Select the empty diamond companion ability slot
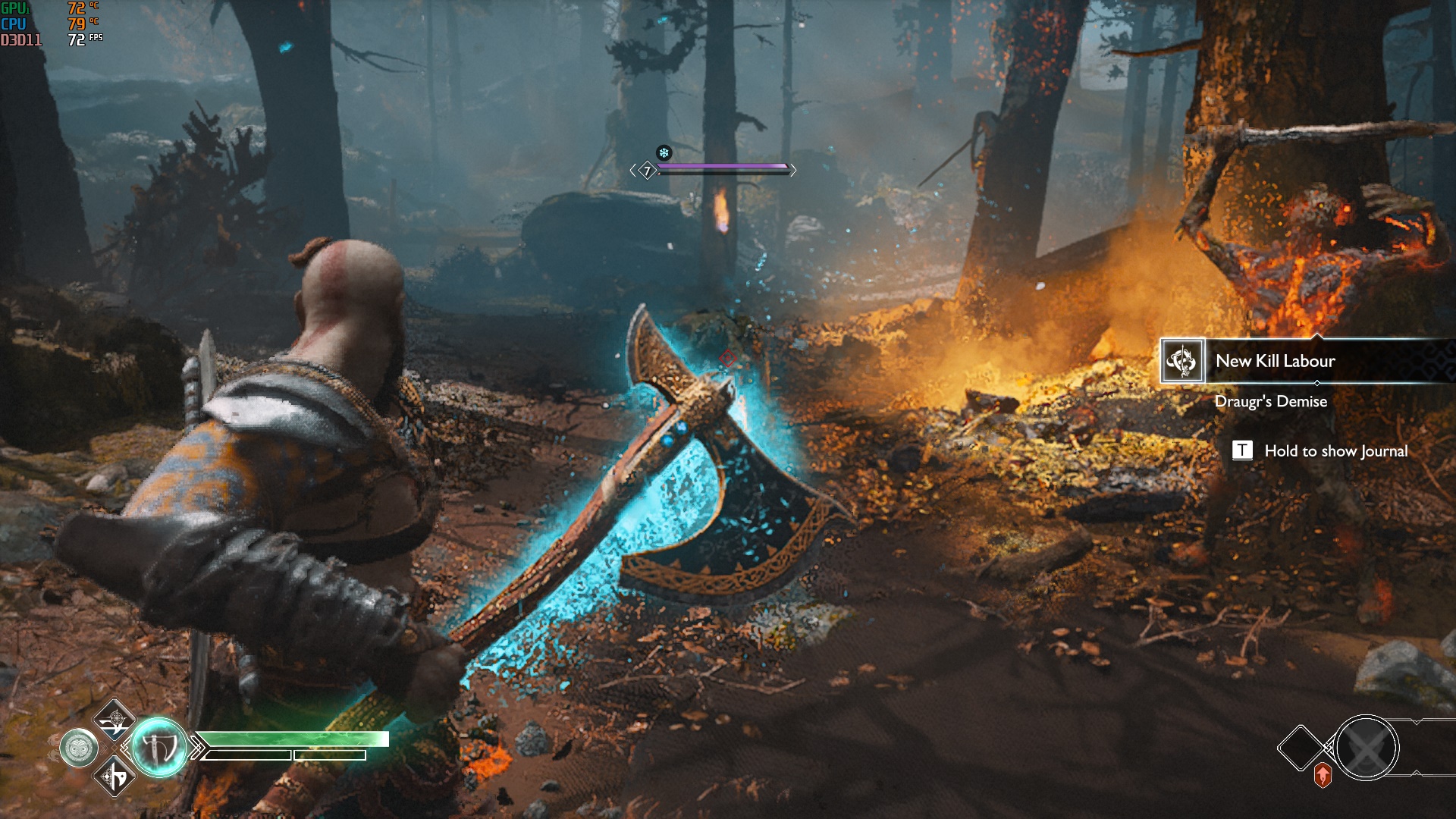Viewport: 1456px width, 819px height. pyautogui.click(x=1301, y=748)
